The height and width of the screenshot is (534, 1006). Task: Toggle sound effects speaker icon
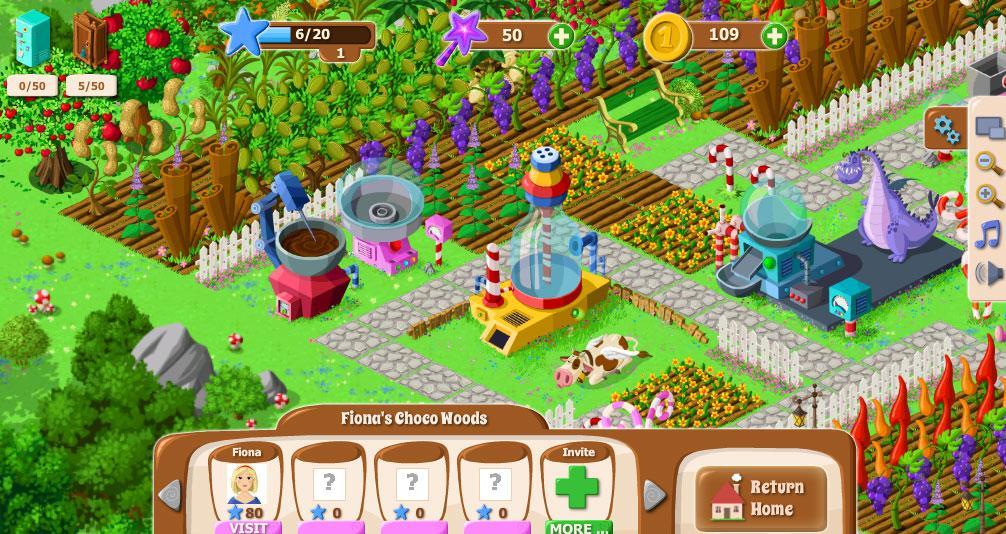[988, 271]
